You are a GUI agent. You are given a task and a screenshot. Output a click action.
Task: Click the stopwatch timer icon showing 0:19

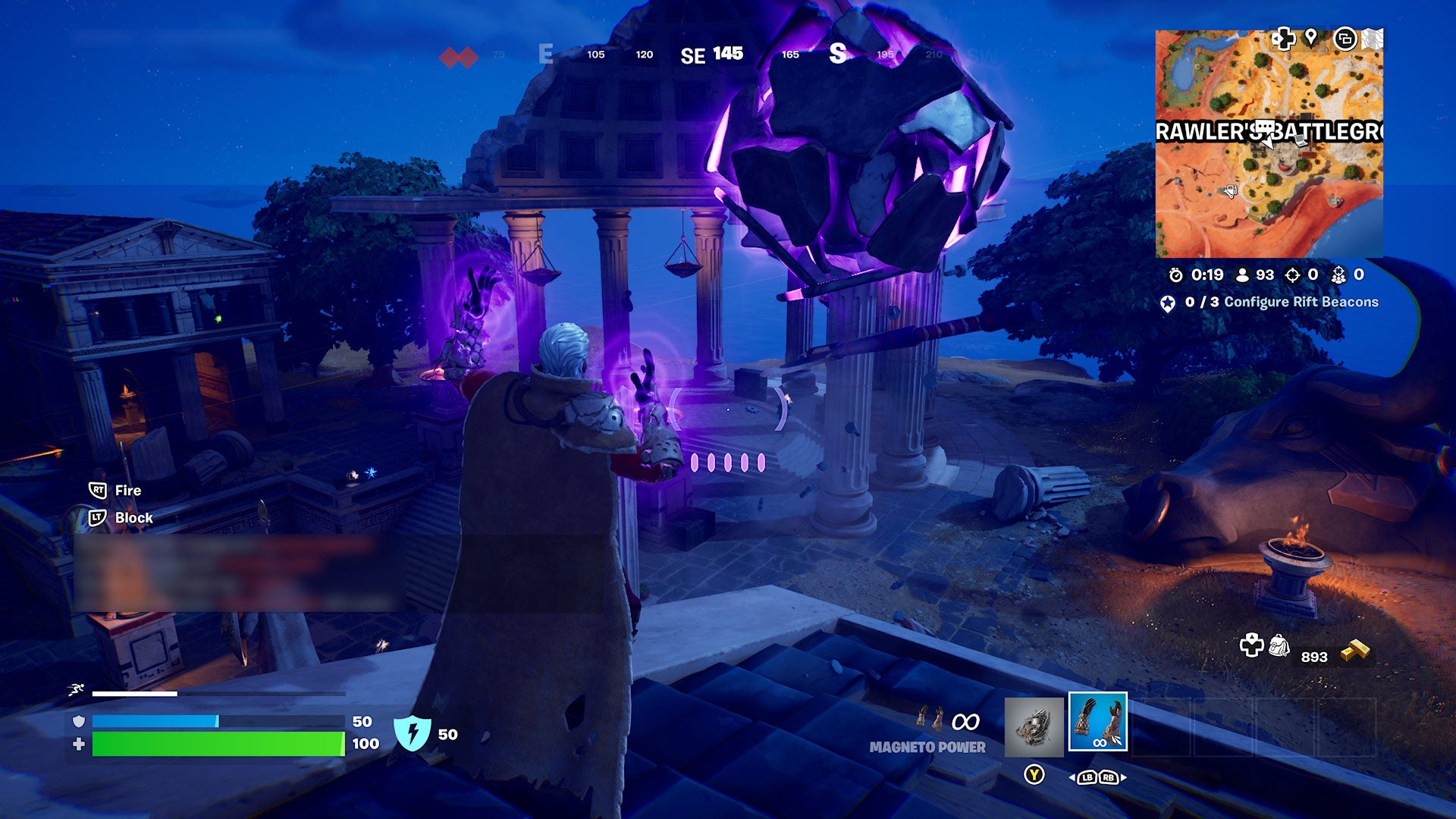(x=1175, y=276)
